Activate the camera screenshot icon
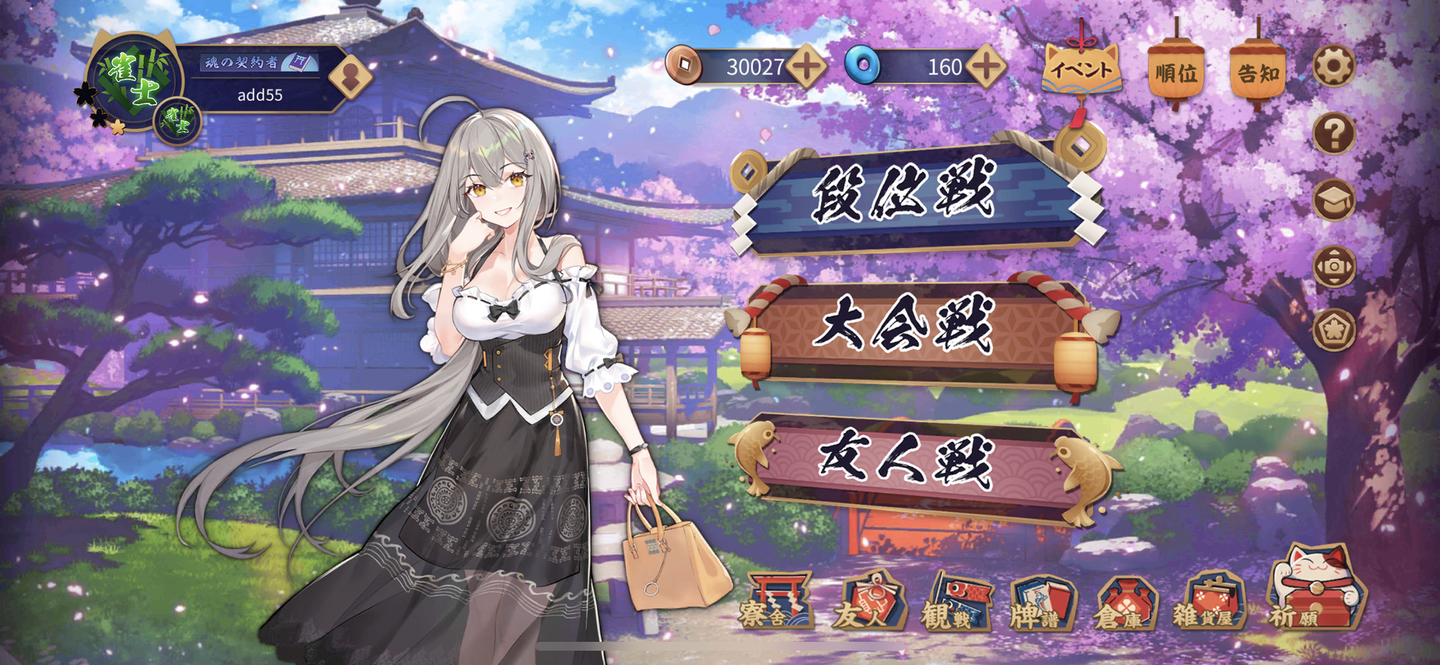The width and height of the screenshot is (1440, 665). tap(1334, 266)
